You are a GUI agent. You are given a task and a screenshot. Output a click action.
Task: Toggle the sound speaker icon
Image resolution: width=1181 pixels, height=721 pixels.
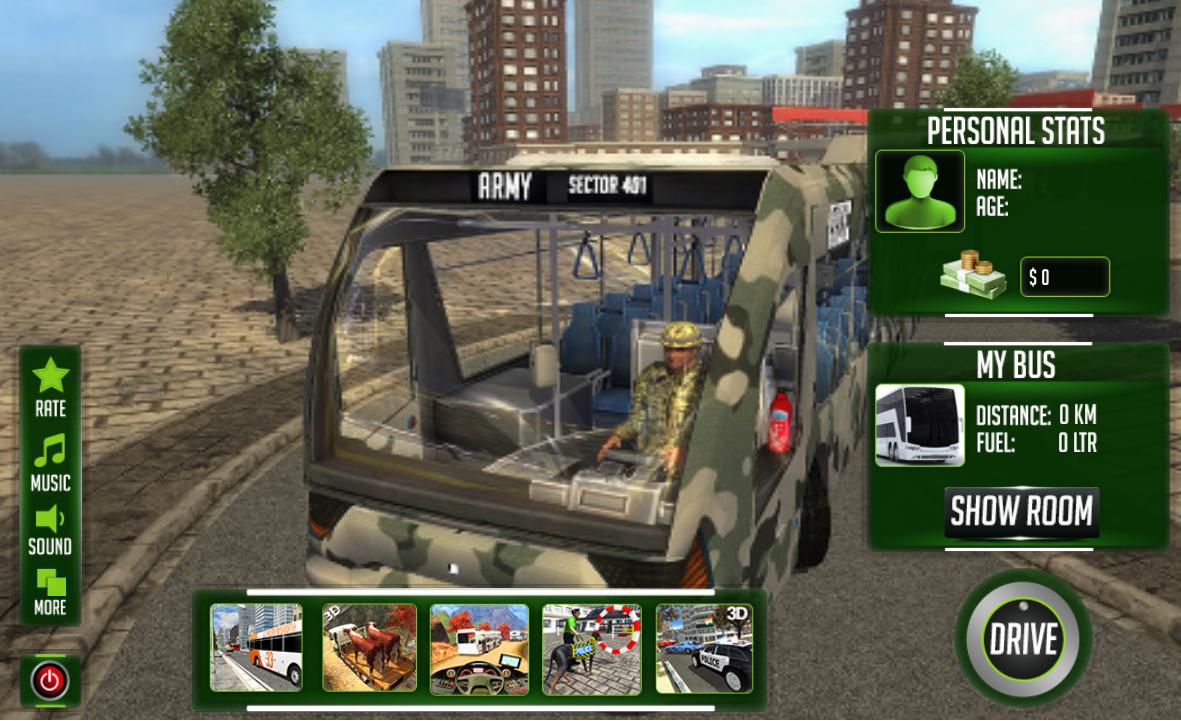(50, 518)
